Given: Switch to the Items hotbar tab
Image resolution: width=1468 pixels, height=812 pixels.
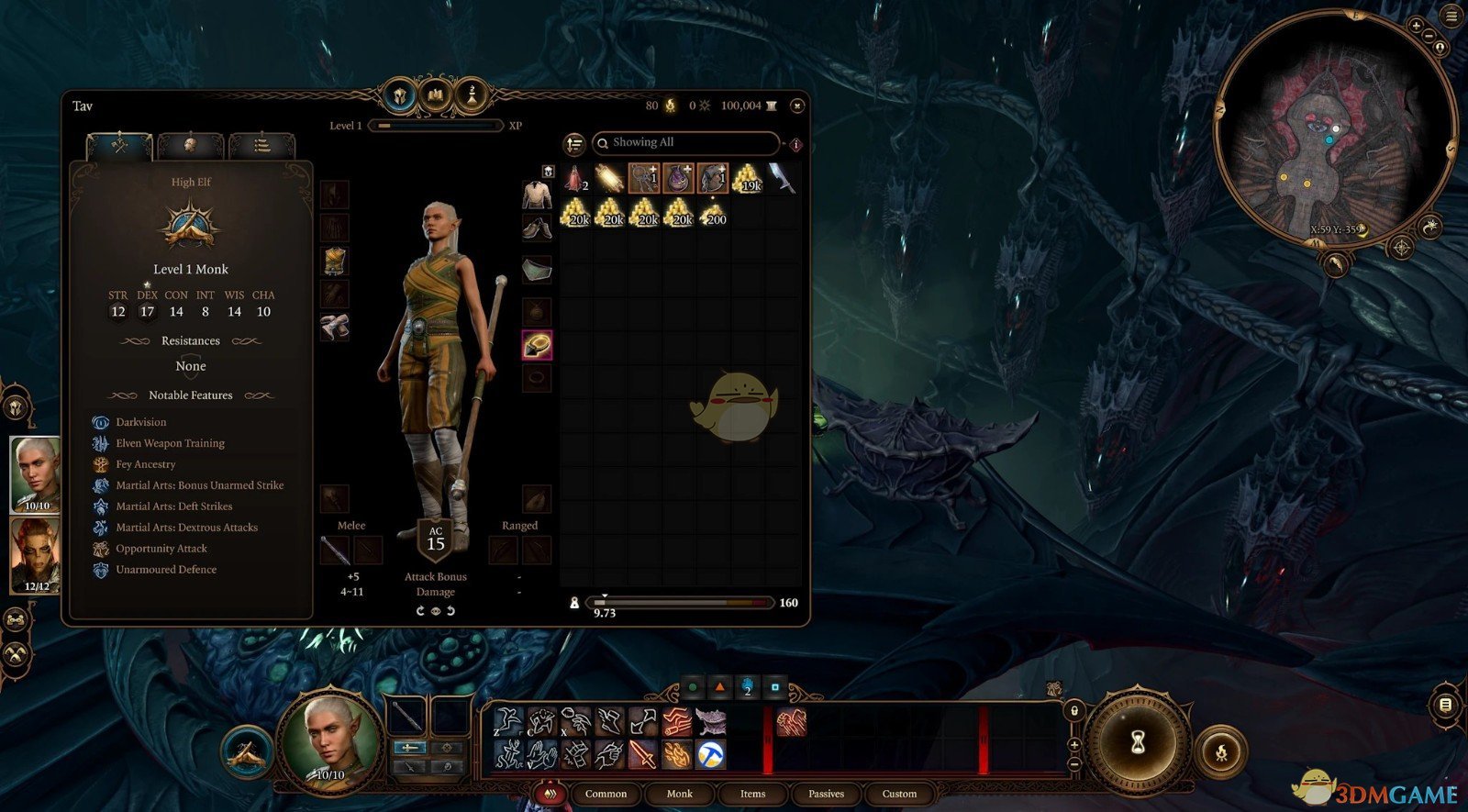Looking at the screenshot, I should click(752, 794).
